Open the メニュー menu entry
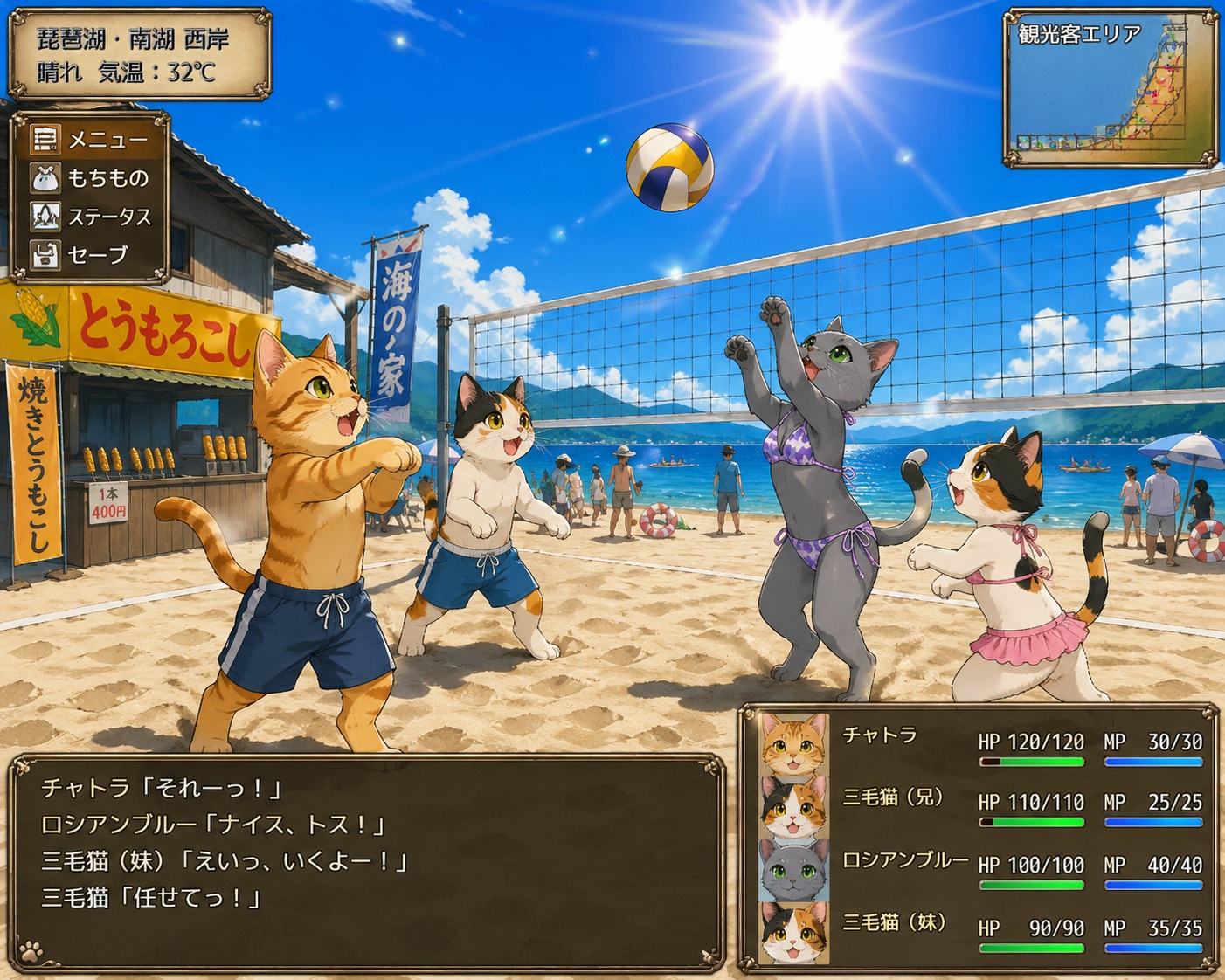1225x980 pixels. coord(90,140)
